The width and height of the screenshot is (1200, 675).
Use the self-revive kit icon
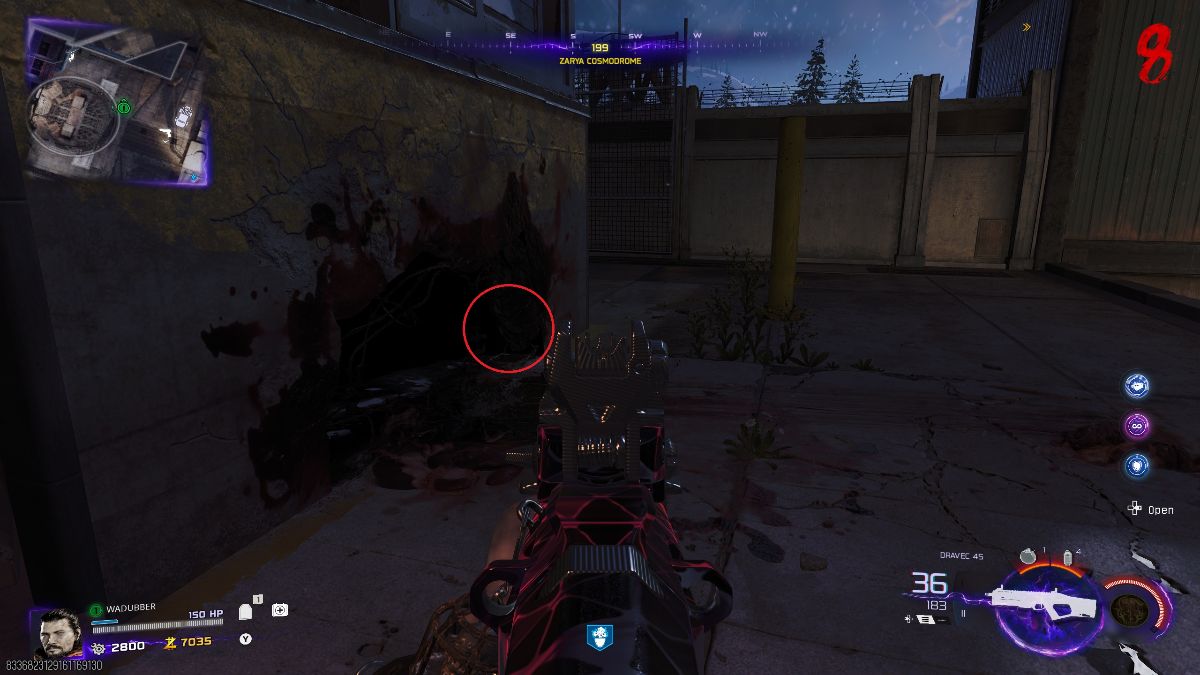279,610
